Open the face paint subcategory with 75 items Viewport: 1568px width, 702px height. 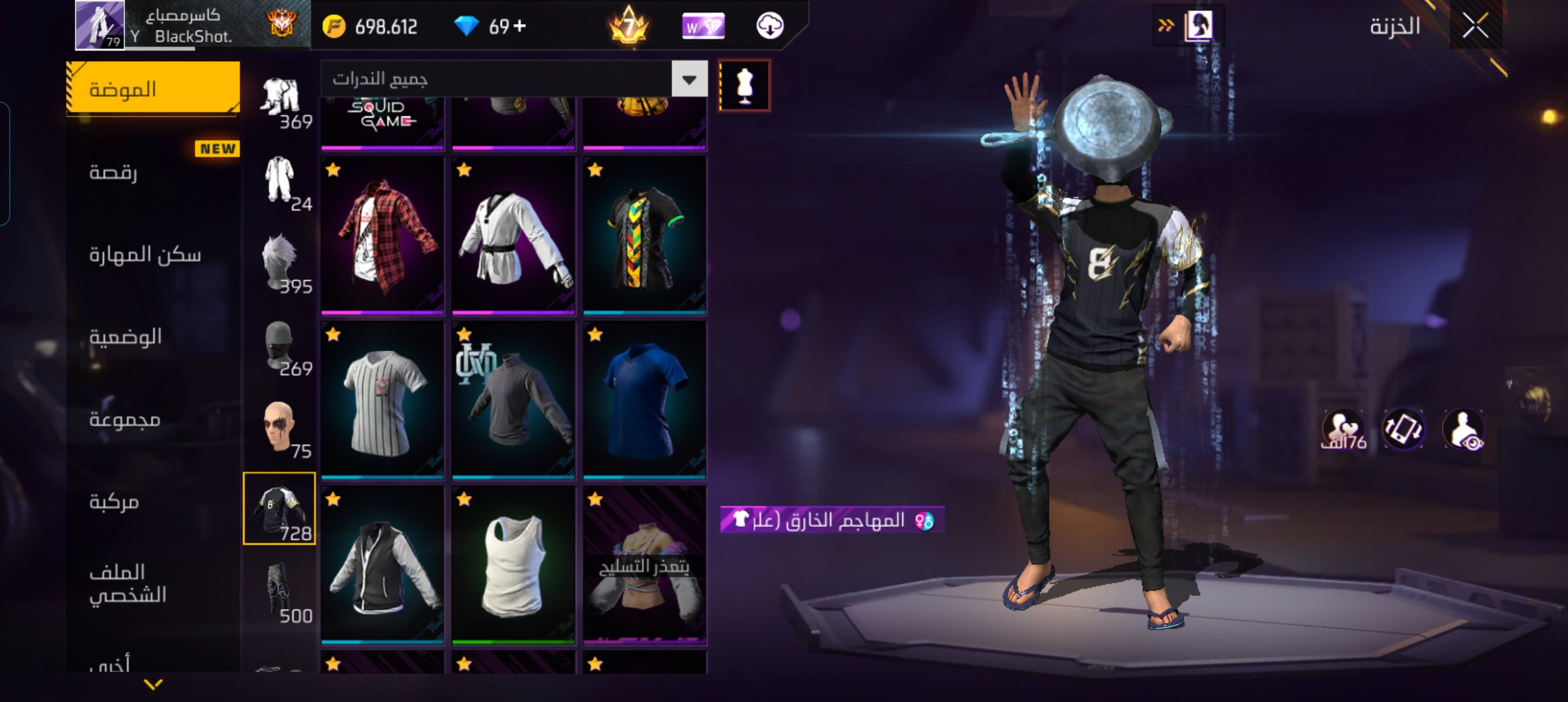pyautogui.click(x=280, y=427)
